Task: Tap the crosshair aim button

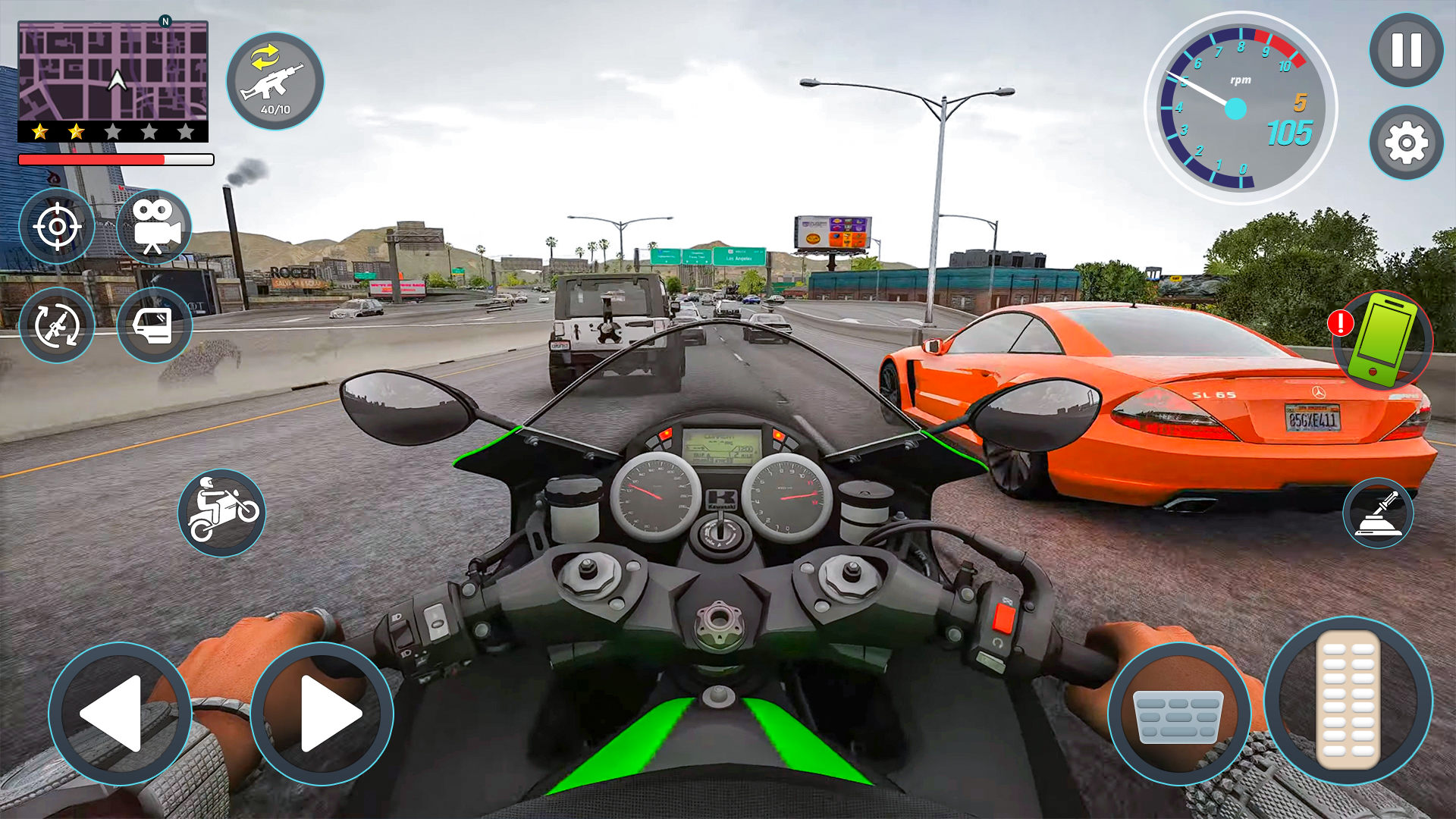Action: [57, 226]
